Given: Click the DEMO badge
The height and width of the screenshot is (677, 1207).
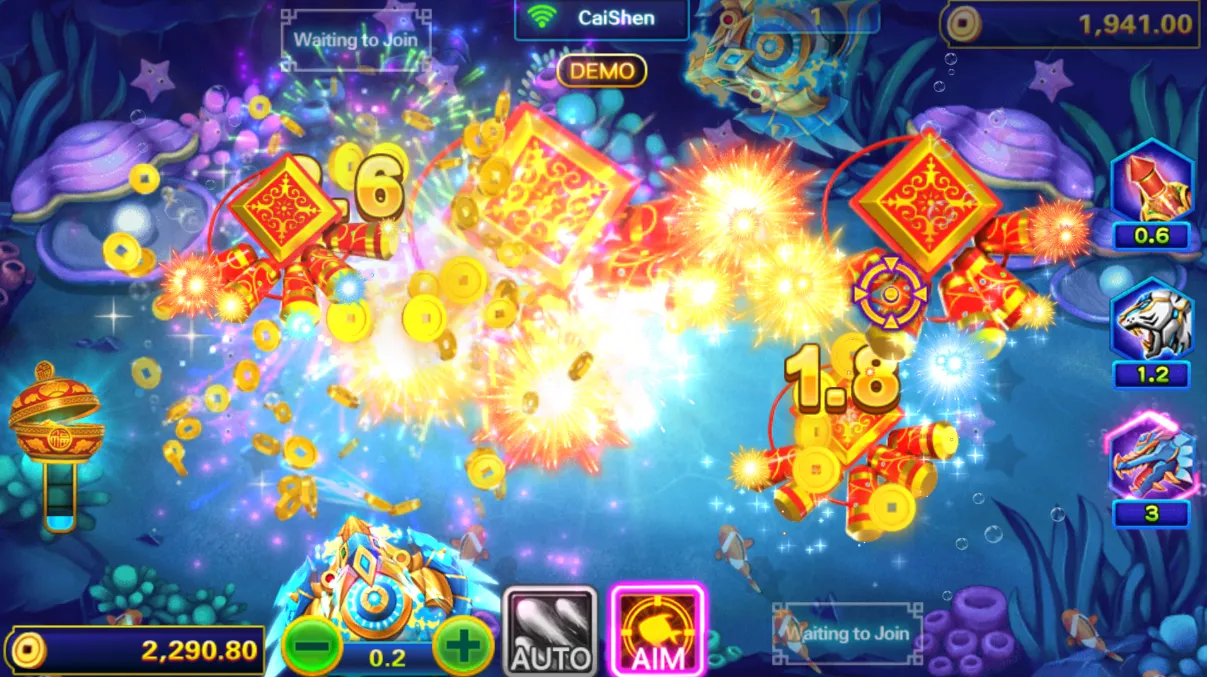Looking at the screenshot, I should [602, 71].
